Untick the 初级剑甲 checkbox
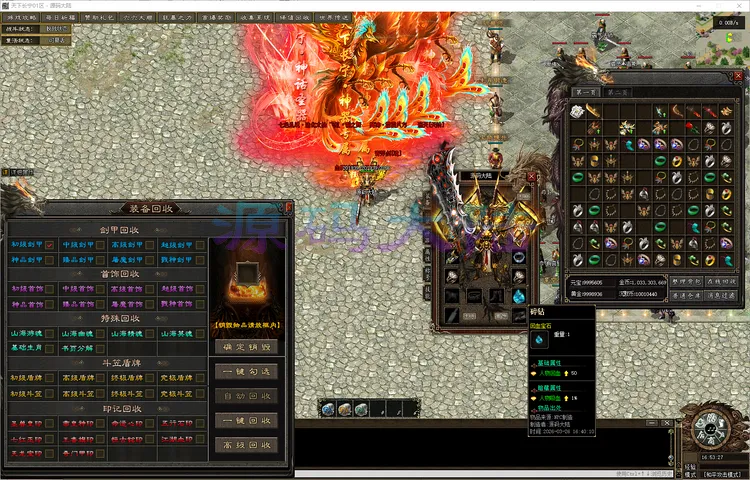This screenshot has width=750, height=480. [50, 245]
